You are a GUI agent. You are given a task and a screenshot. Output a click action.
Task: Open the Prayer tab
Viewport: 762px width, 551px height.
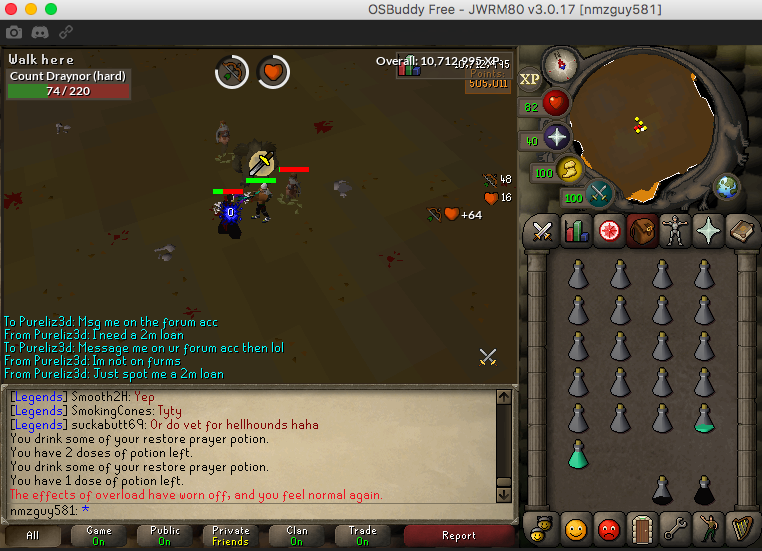tap(707, 231)
